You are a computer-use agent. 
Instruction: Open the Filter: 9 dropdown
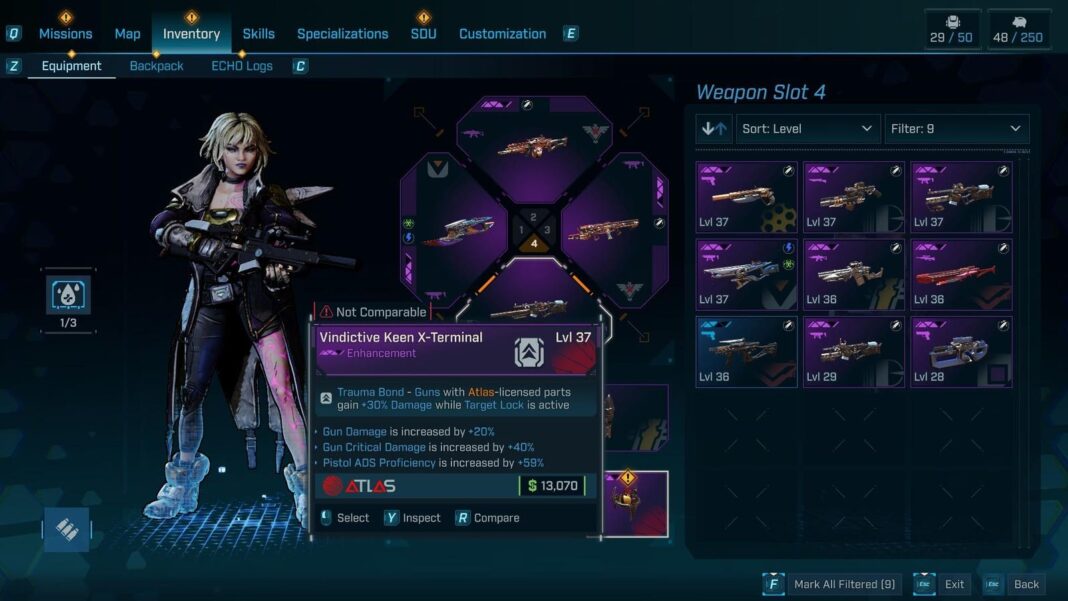point(956,129)
